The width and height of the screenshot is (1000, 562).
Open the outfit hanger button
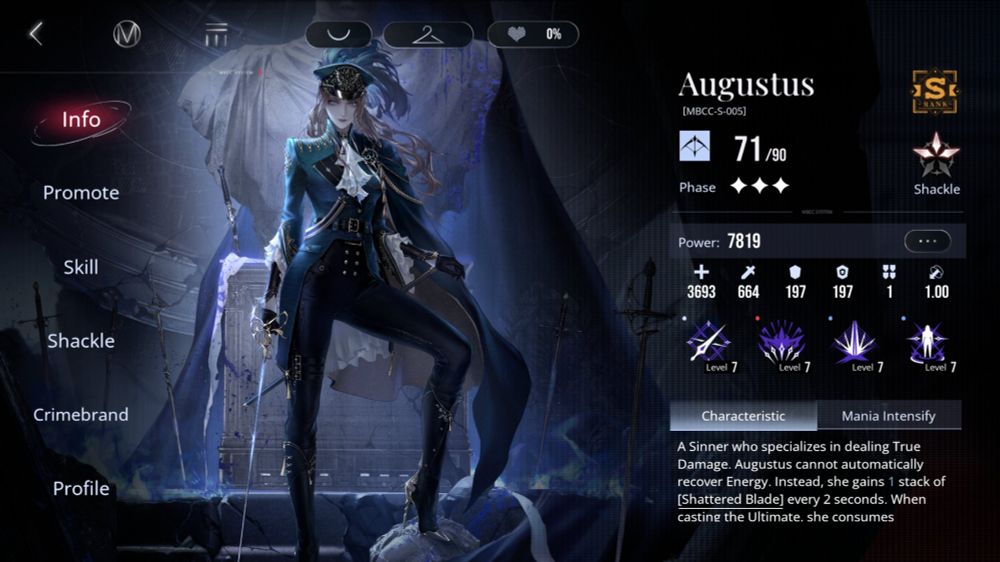(429, 34)
